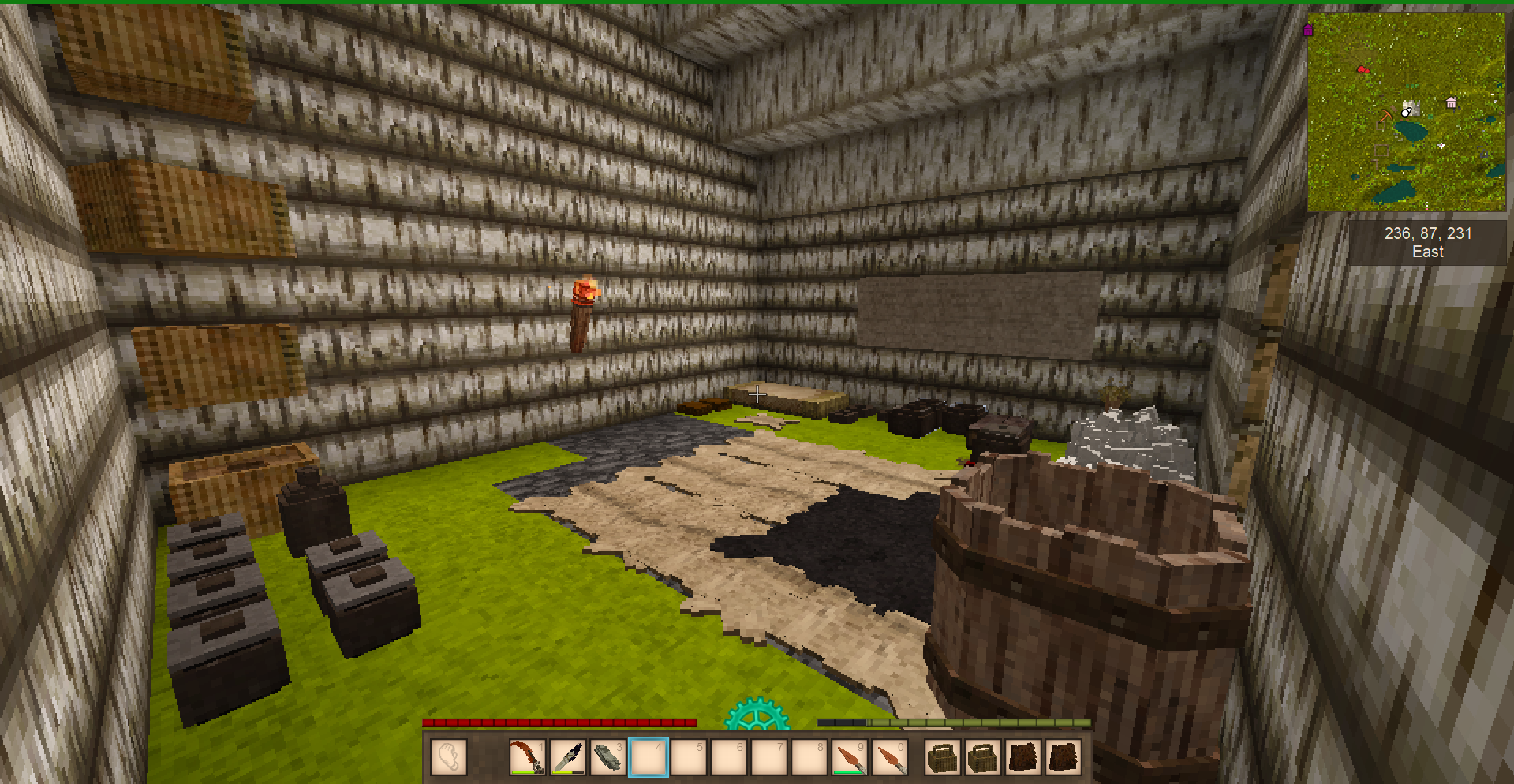Click the minimap in the corner

point(1406,112)
